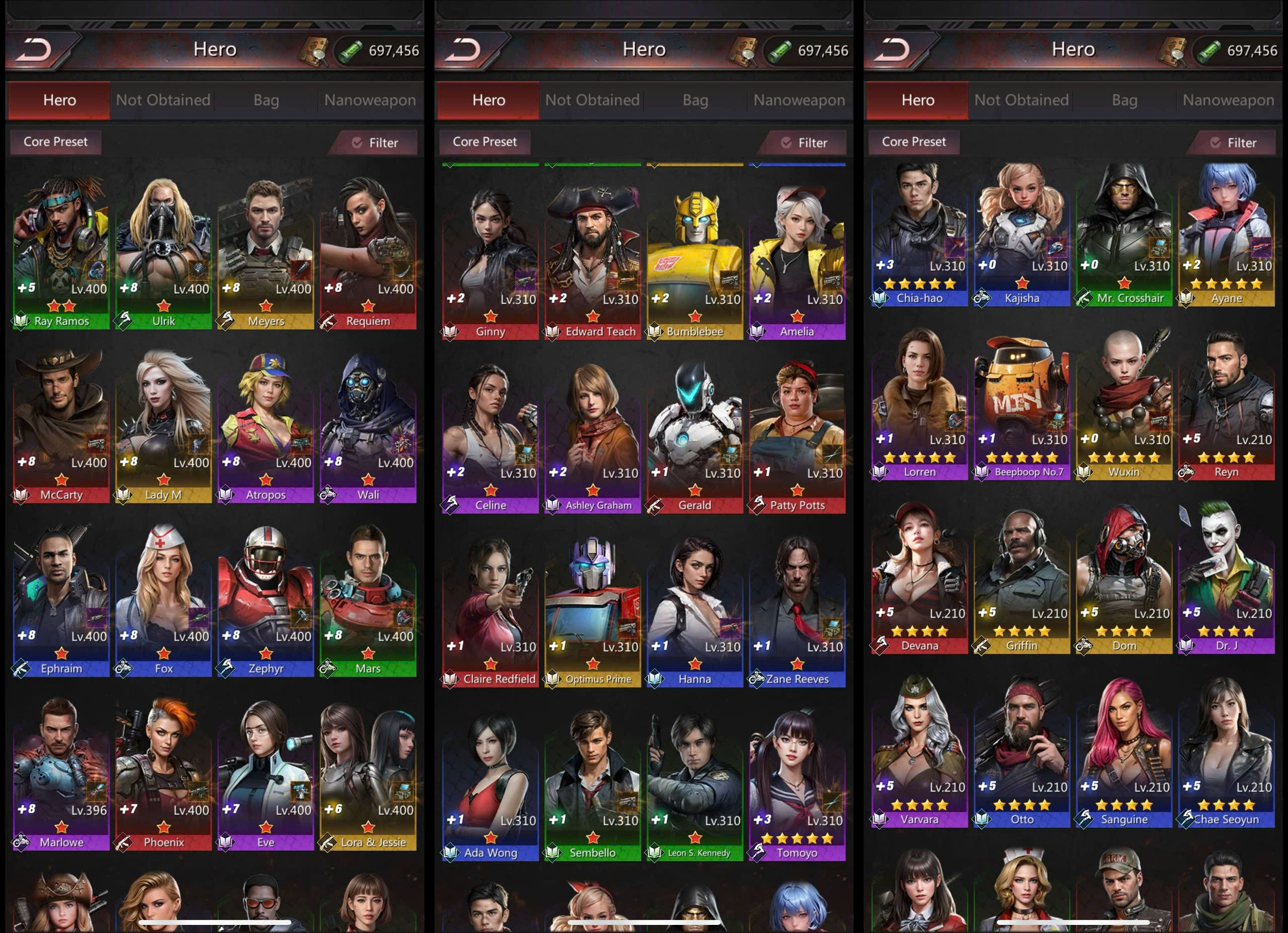Open the Leon S. Kennedy hero card
This screenshot has width=1288, height=933.
tap(694, 783)
